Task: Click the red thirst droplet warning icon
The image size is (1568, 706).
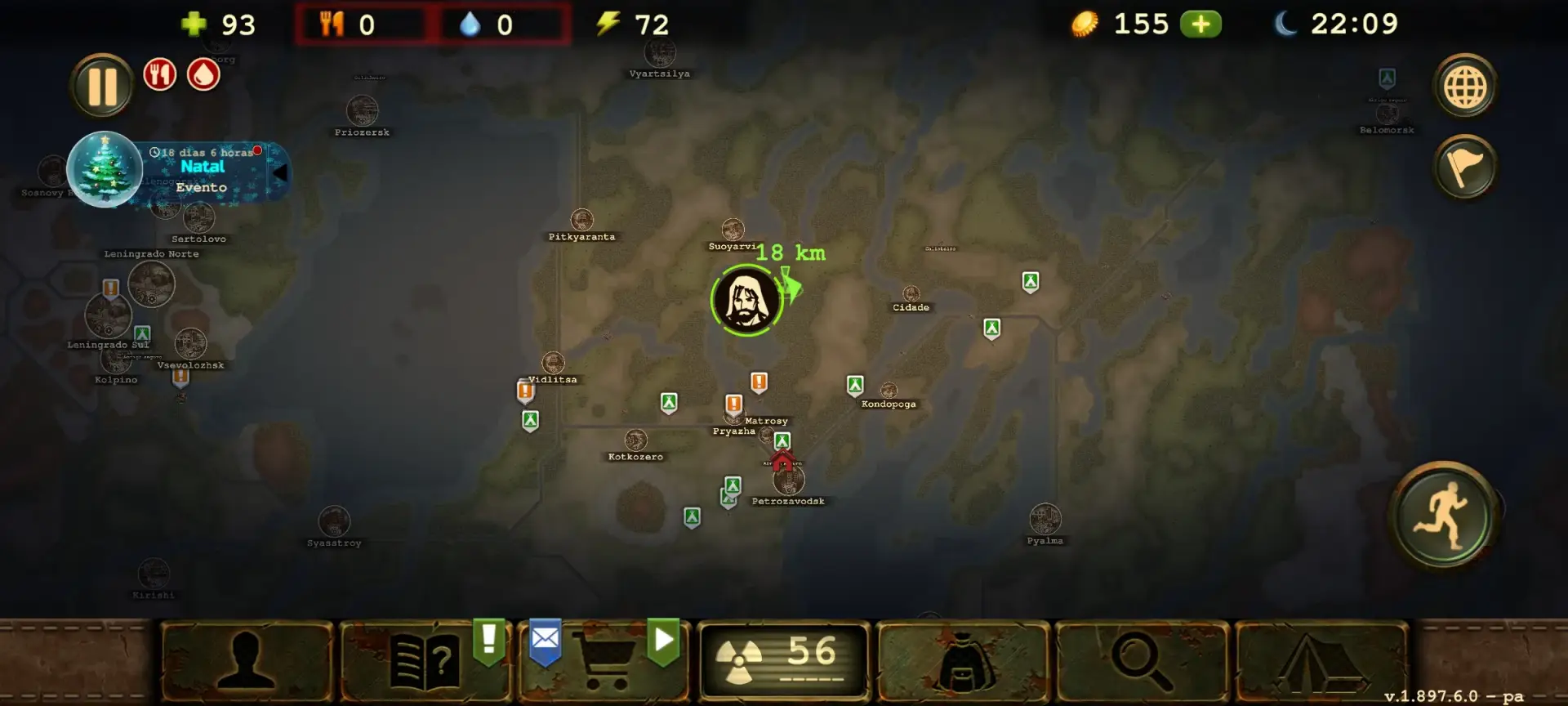Action: point(203,75)
